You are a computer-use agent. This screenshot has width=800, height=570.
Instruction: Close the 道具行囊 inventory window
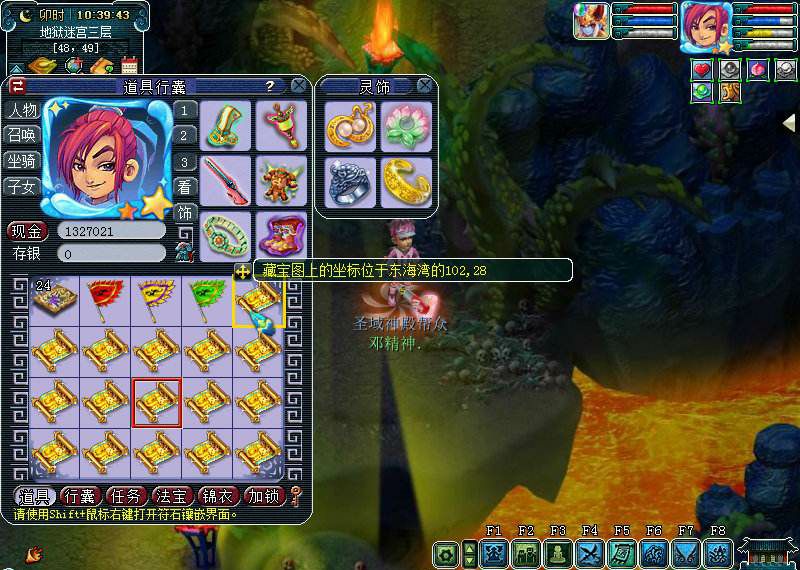tap(298, 86)
